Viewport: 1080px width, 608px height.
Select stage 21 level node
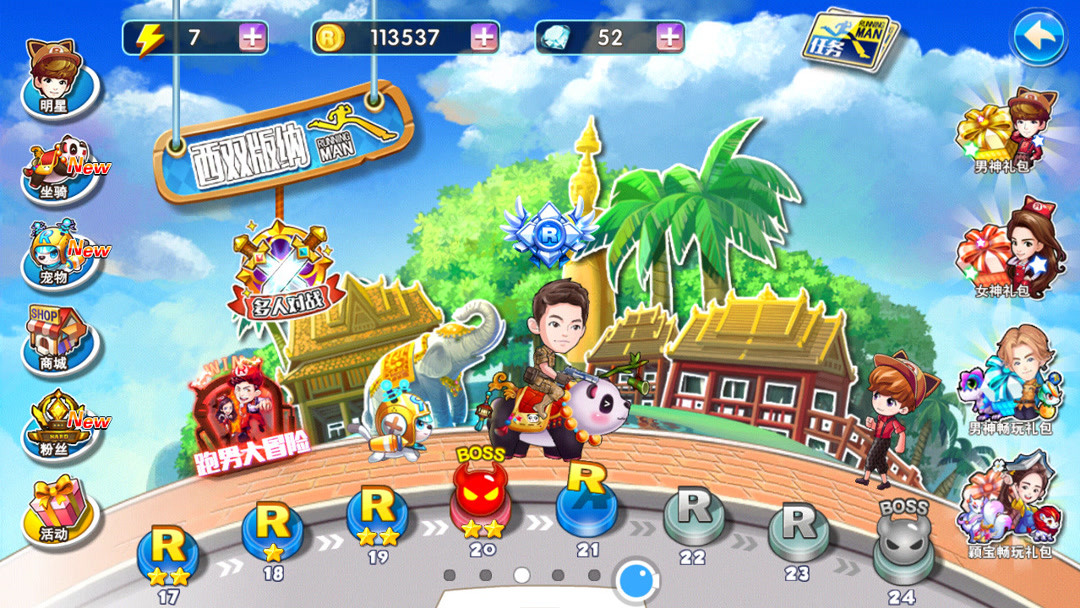coord(587,502)
